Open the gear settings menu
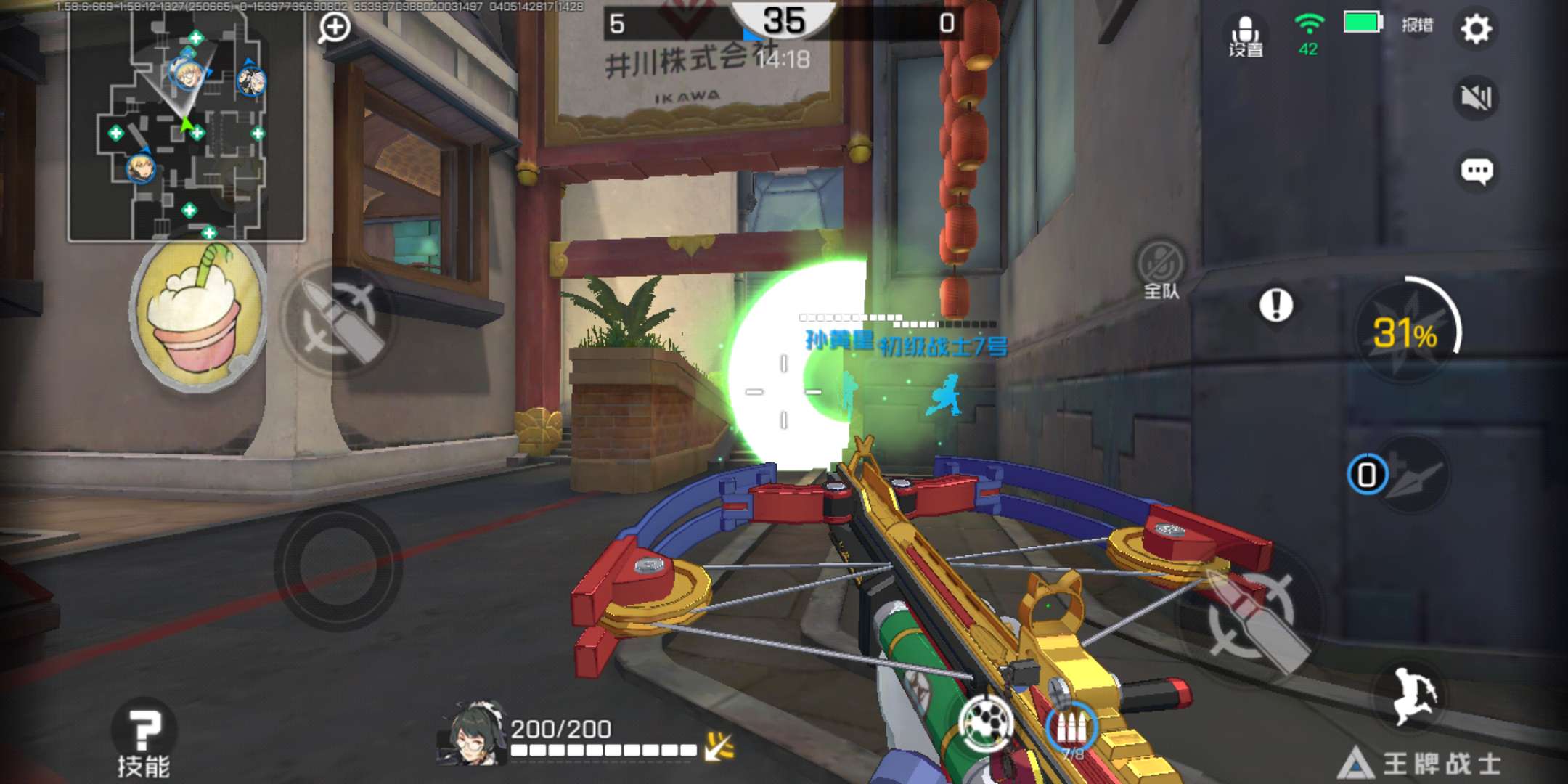 point(1476,29)
